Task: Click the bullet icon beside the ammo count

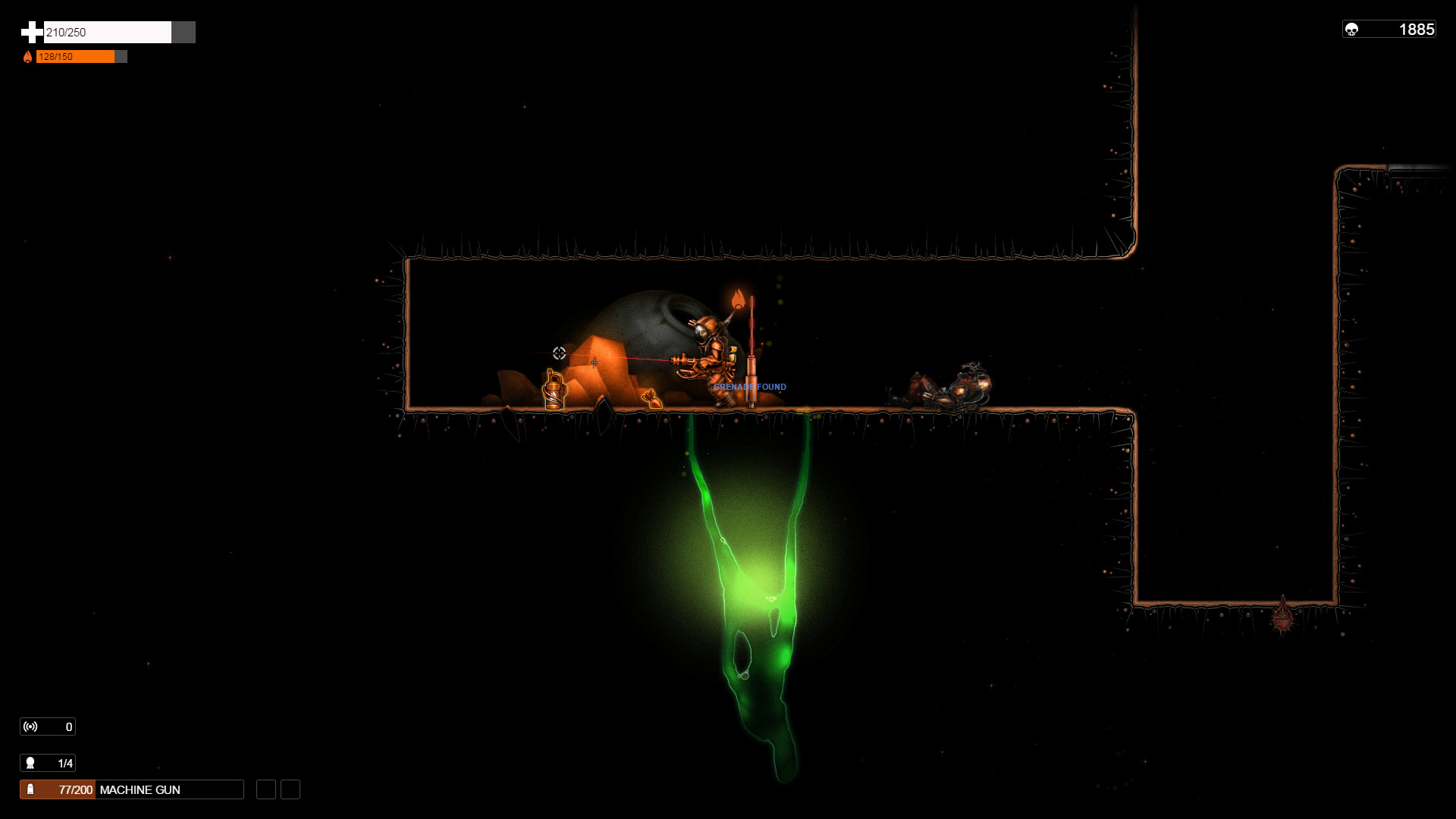Action: pos(30,789)
